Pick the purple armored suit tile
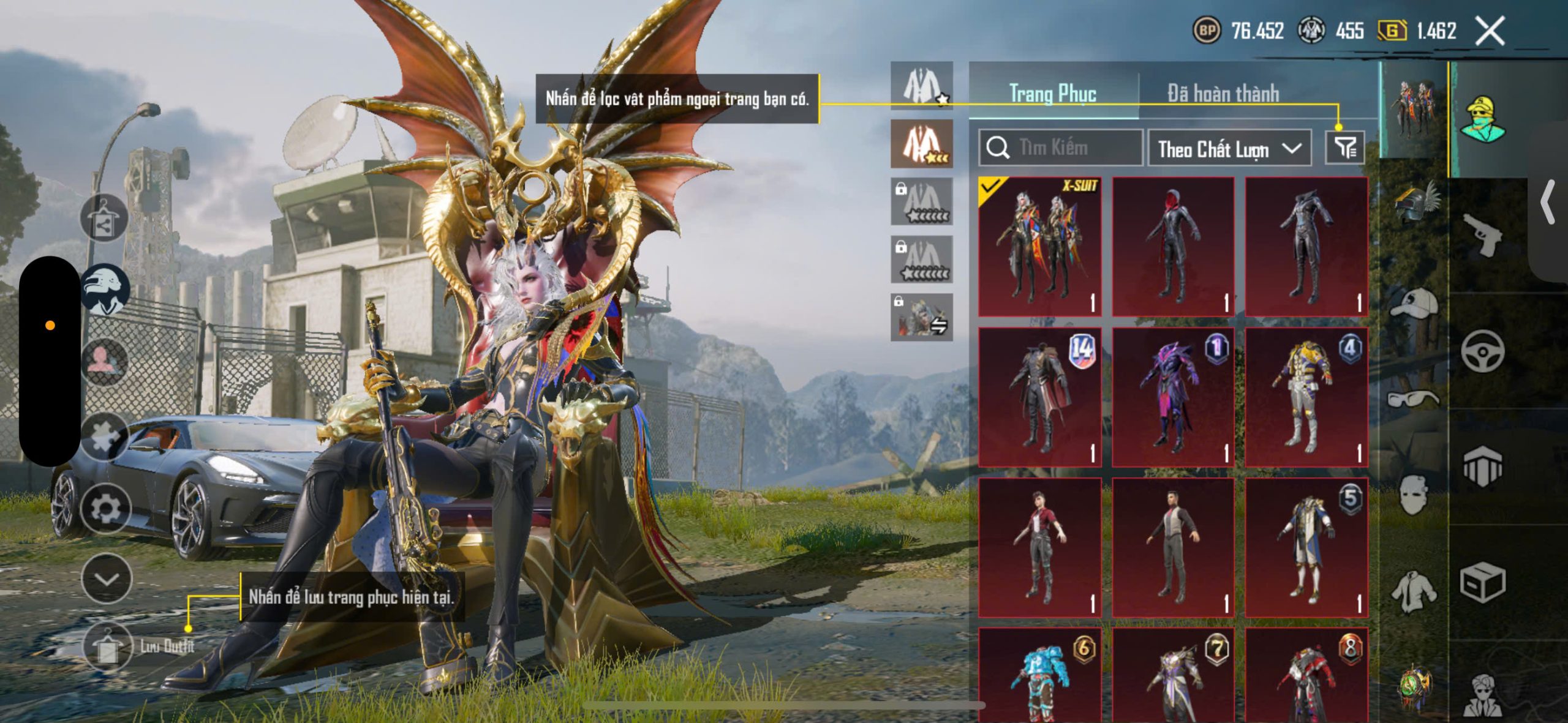 (x=1173, y=397)
